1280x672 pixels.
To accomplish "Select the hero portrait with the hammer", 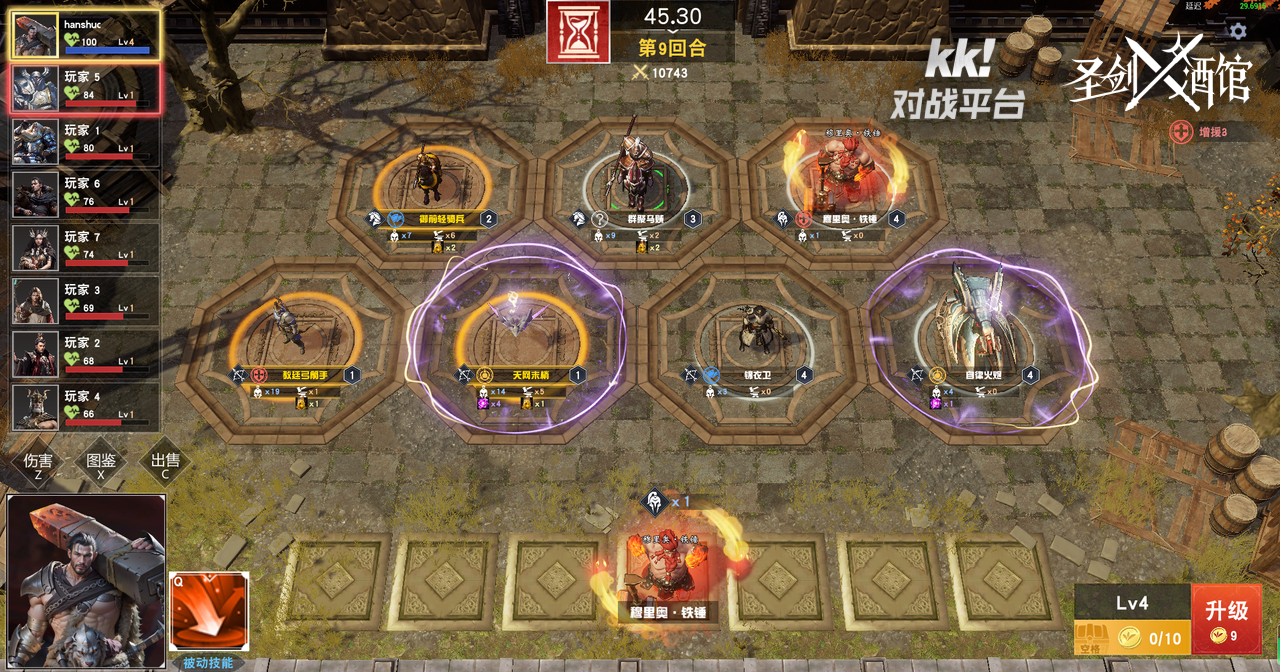I will (86, 580).
